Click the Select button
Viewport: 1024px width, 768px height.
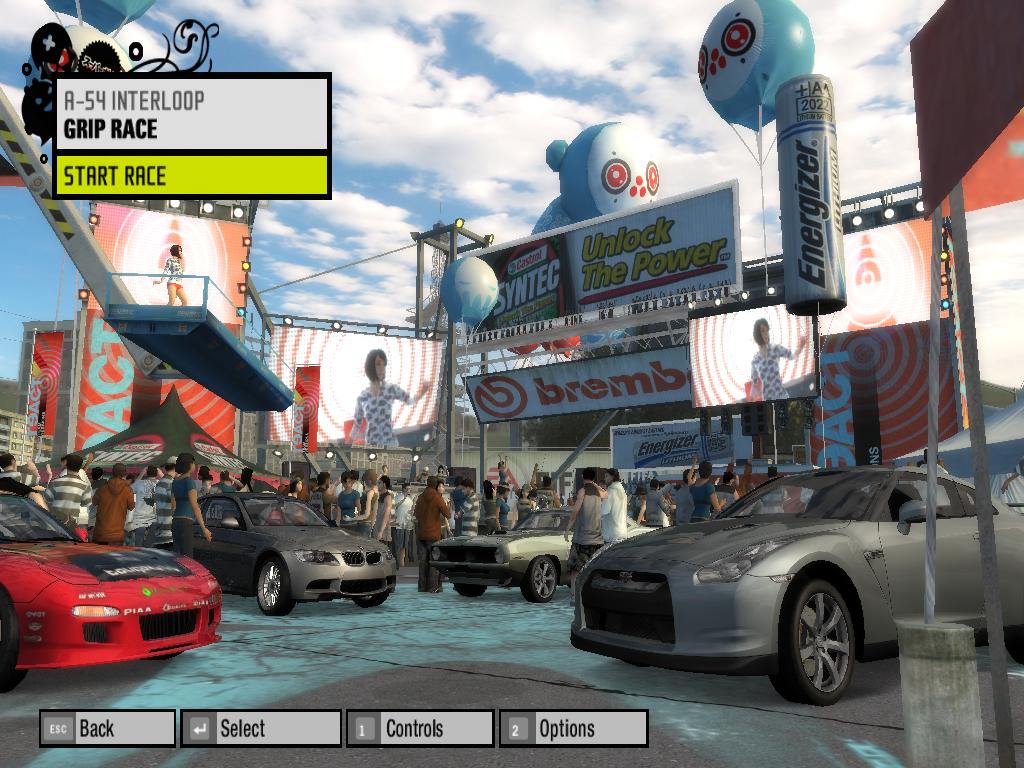pos(260,728)
